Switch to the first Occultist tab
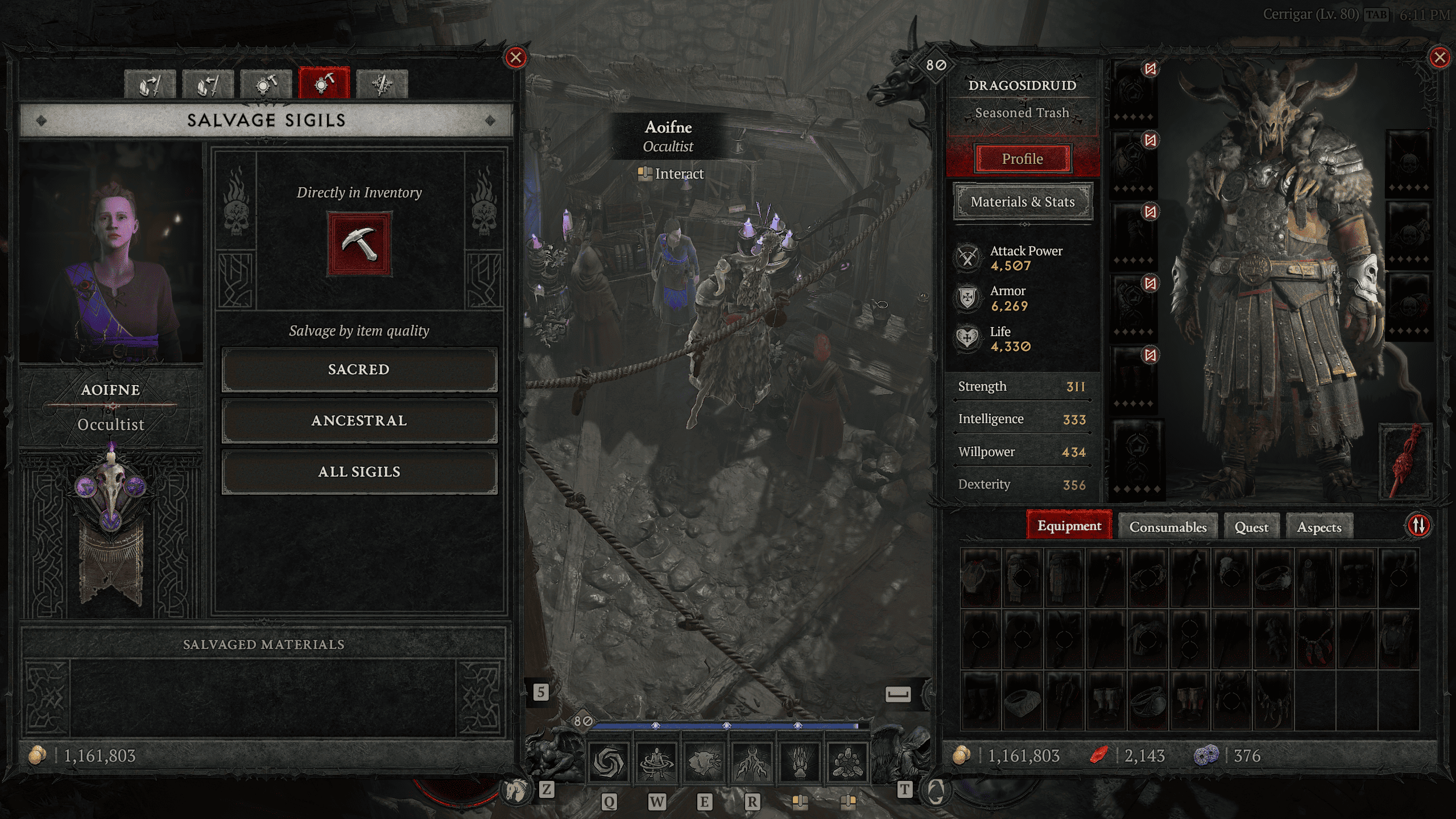This screenshot has height=819, width=1456. click(x=150, y=85)
